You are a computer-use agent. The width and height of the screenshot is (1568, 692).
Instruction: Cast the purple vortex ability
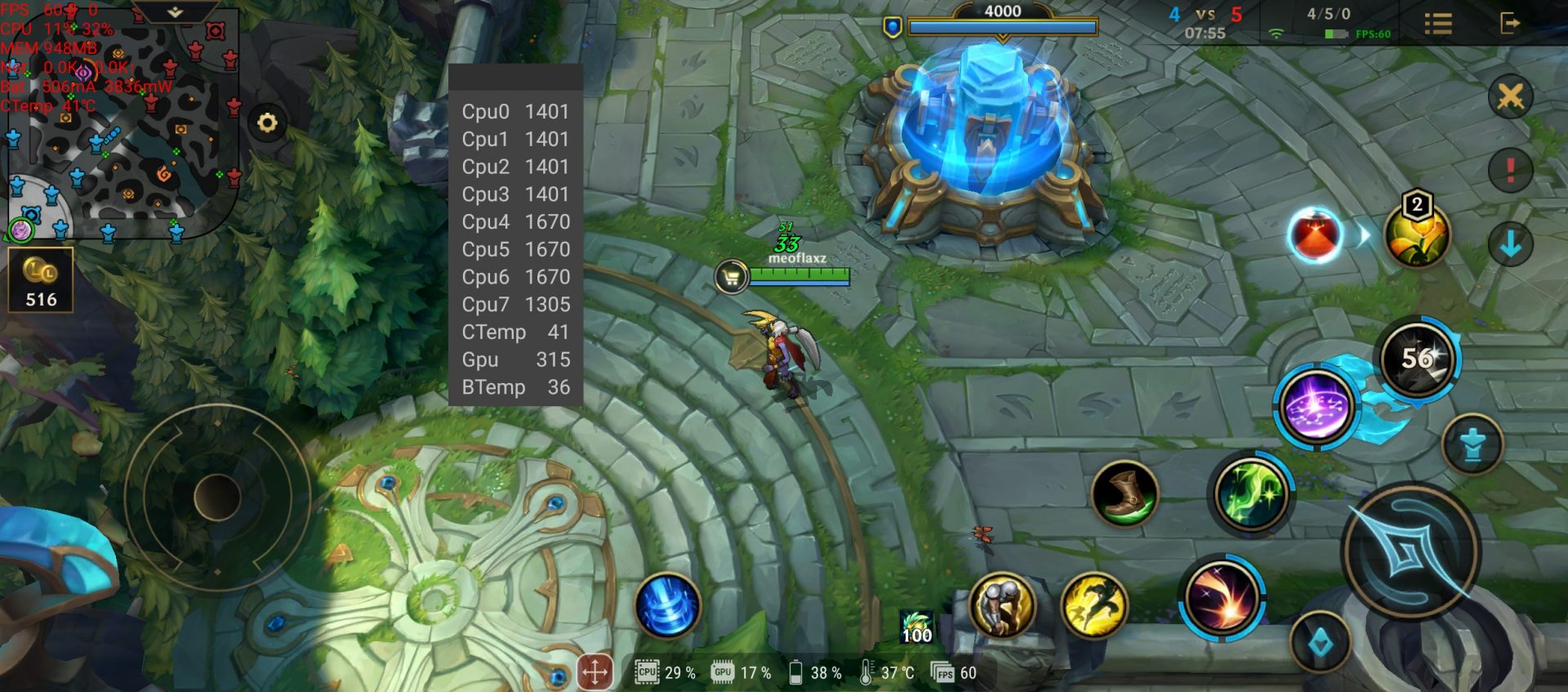pos(1315,406)
